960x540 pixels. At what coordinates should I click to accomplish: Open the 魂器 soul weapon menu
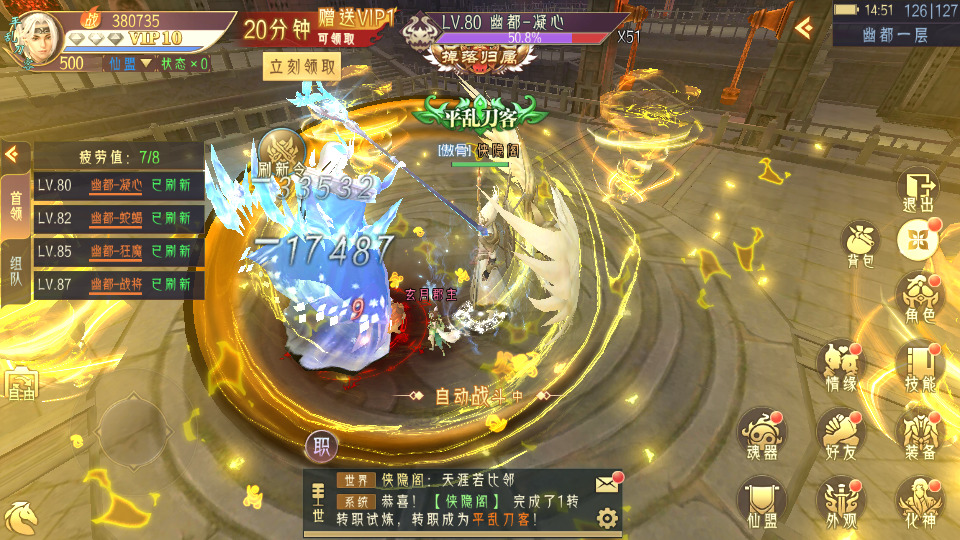pyautogui.click(x=763, y=435)
